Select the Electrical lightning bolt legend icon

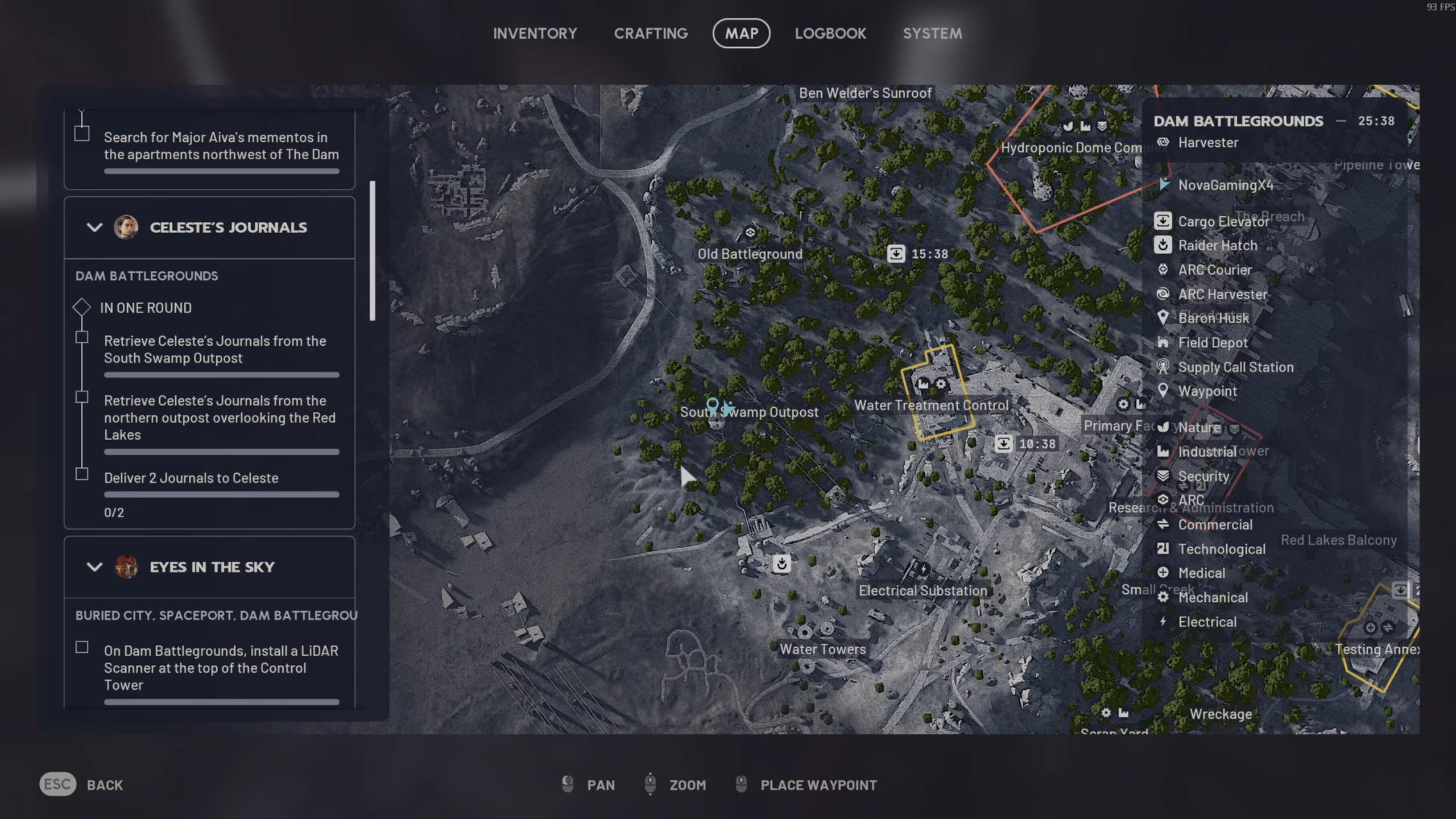pos(1164,622)
